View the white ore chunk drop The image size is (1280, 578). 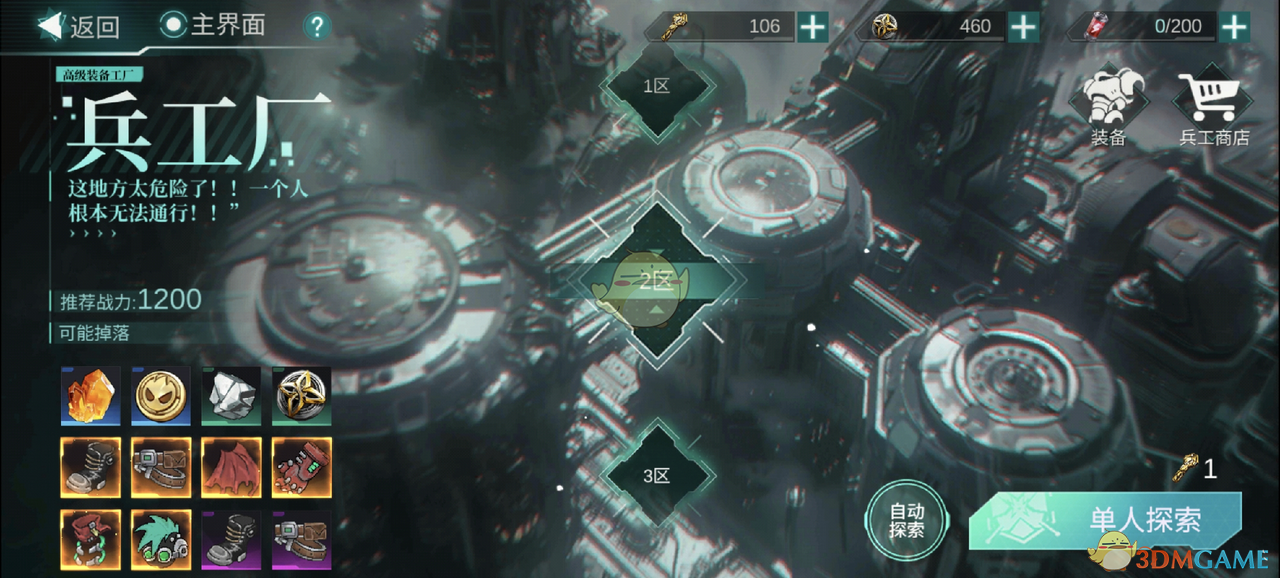[231, 396]
